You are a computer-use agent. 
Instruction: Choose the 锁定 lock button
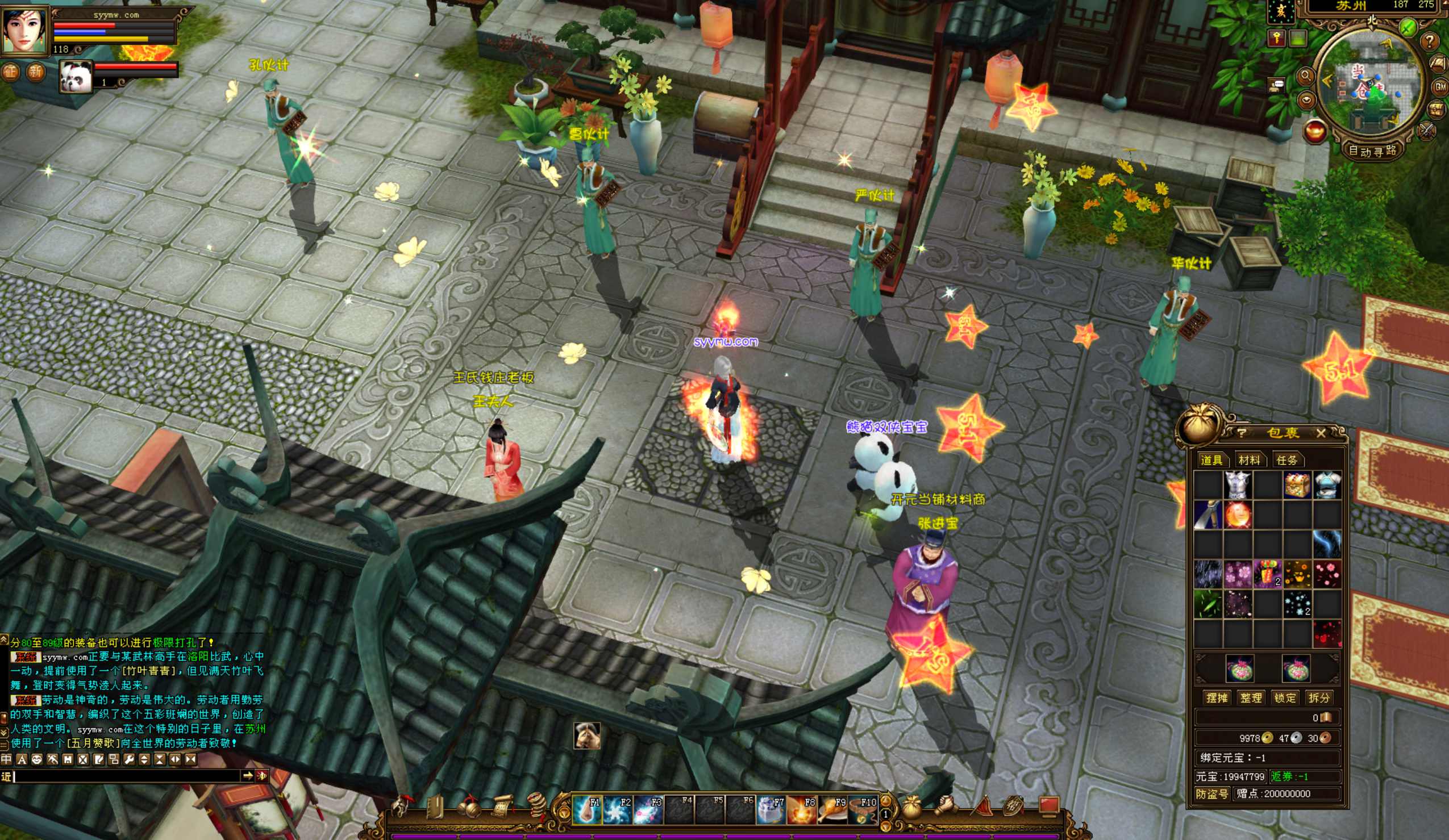click(1285, 697)
